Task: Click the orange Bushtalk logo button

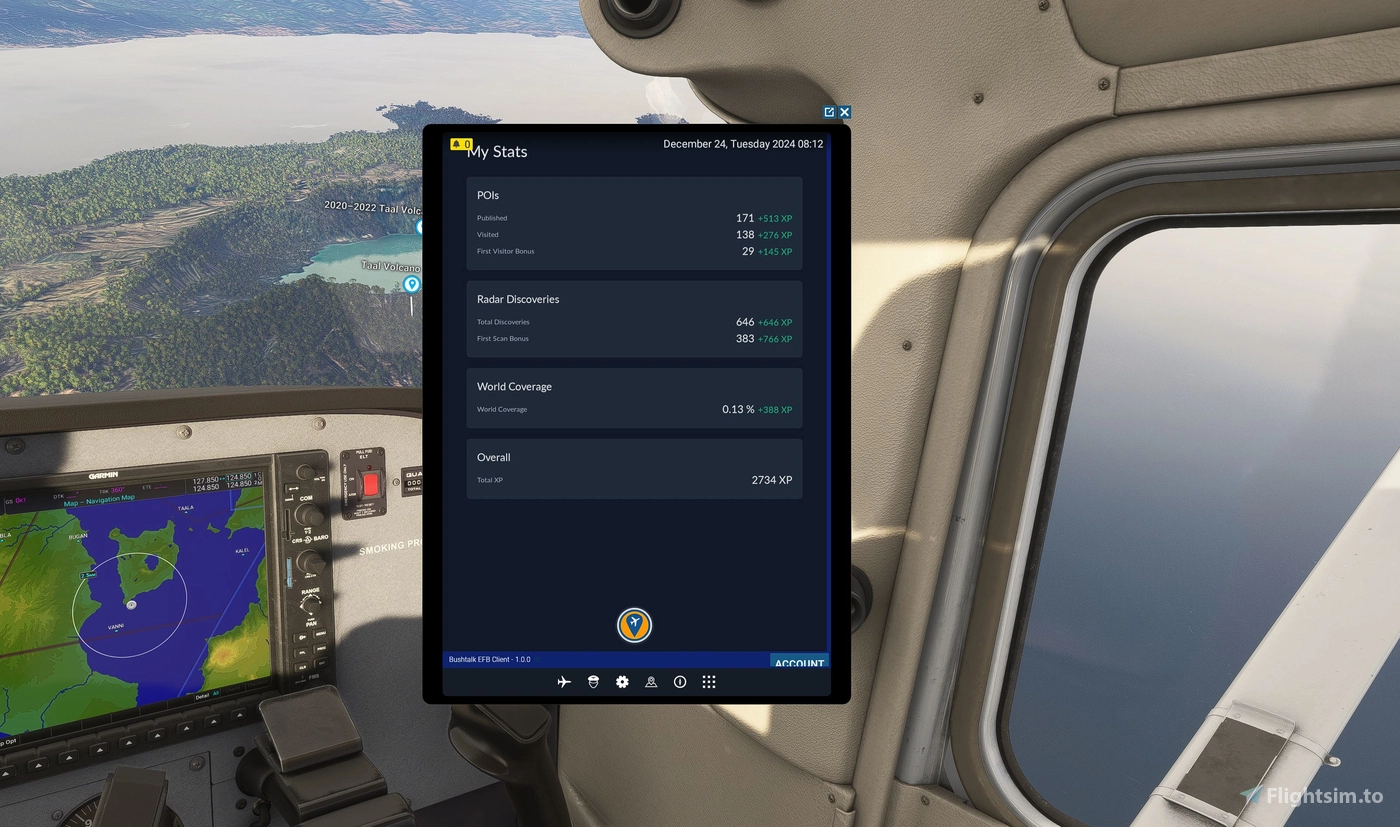Action: point(634,625)
